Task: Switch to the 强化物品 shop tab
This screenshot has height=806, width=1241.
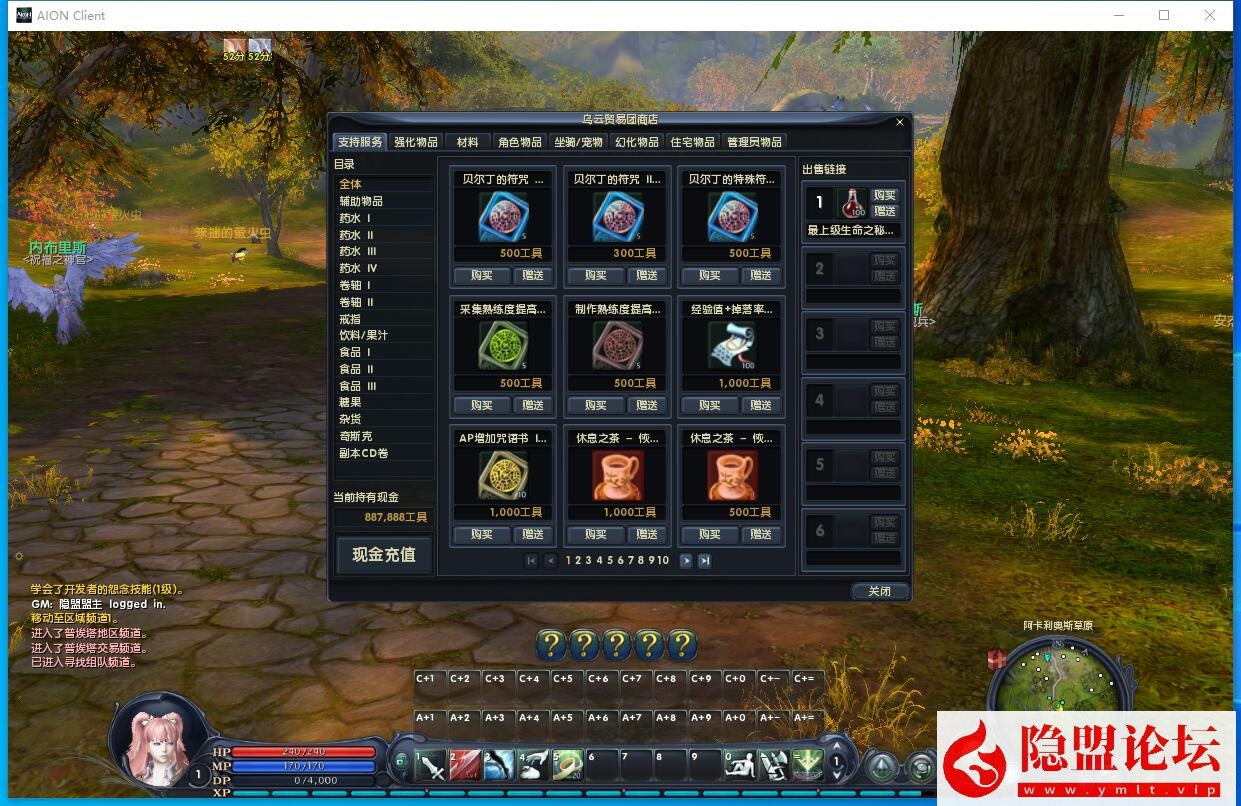Action: [415, 142]
